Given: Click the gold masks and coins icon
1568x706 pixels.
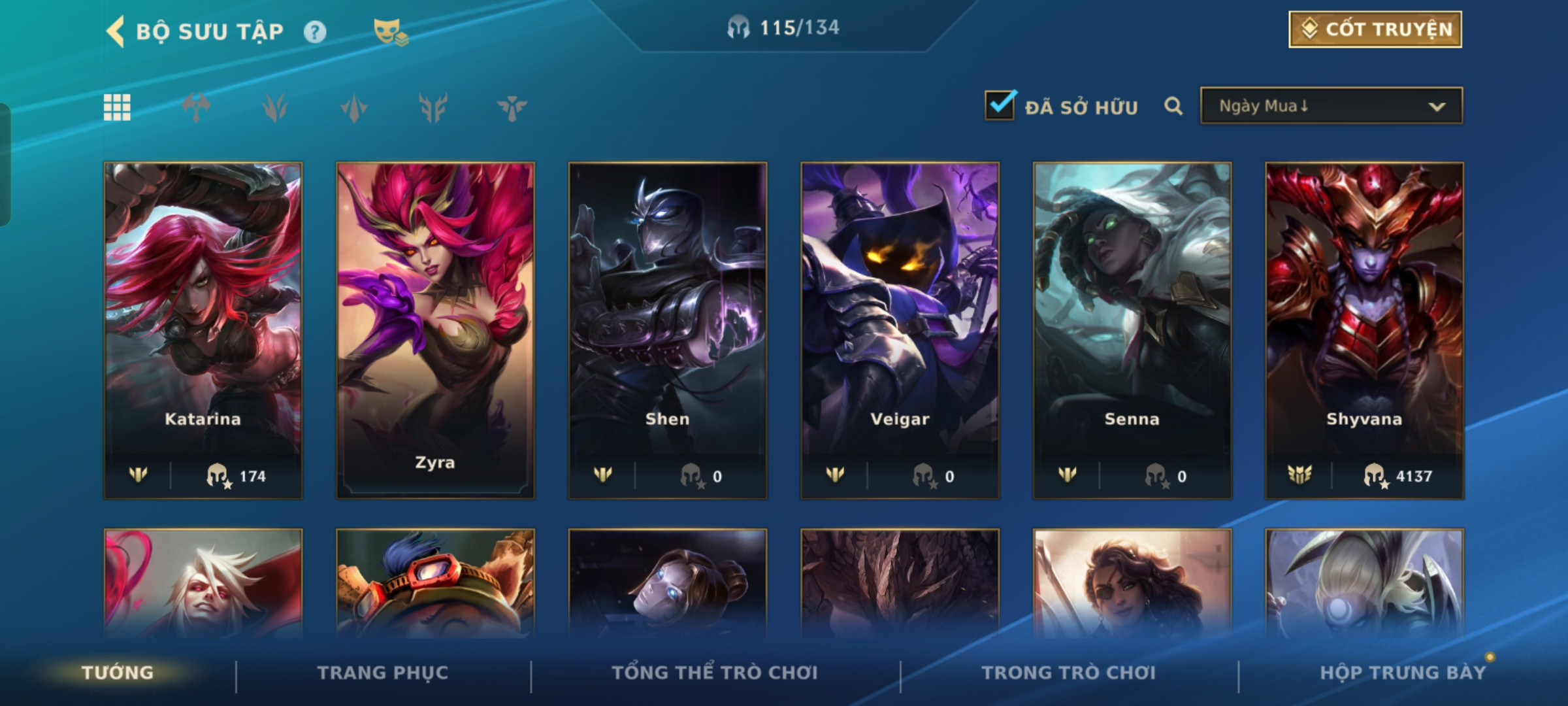Looking at the screenshot, I should 390,31.
